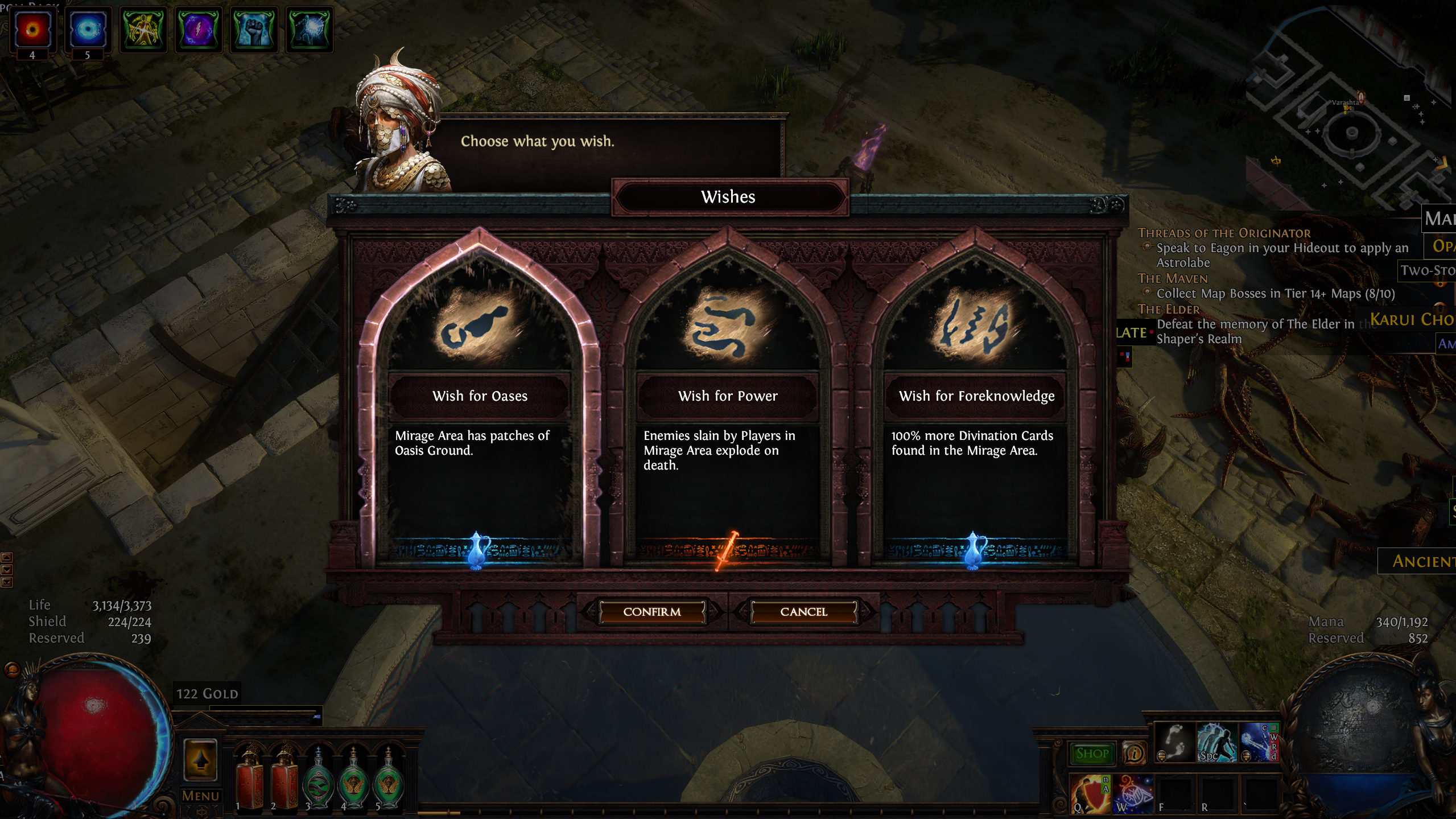
Task: Click the clenched fist shrine buff icon
Action: [x=255, y=30]
